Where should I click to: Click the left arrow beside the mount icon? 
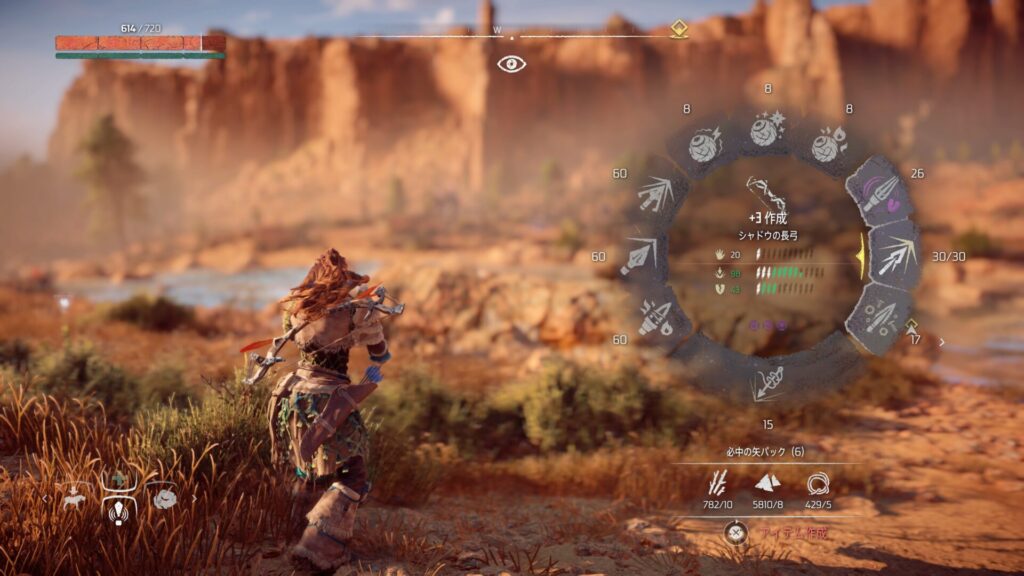(x=46, y=497)
